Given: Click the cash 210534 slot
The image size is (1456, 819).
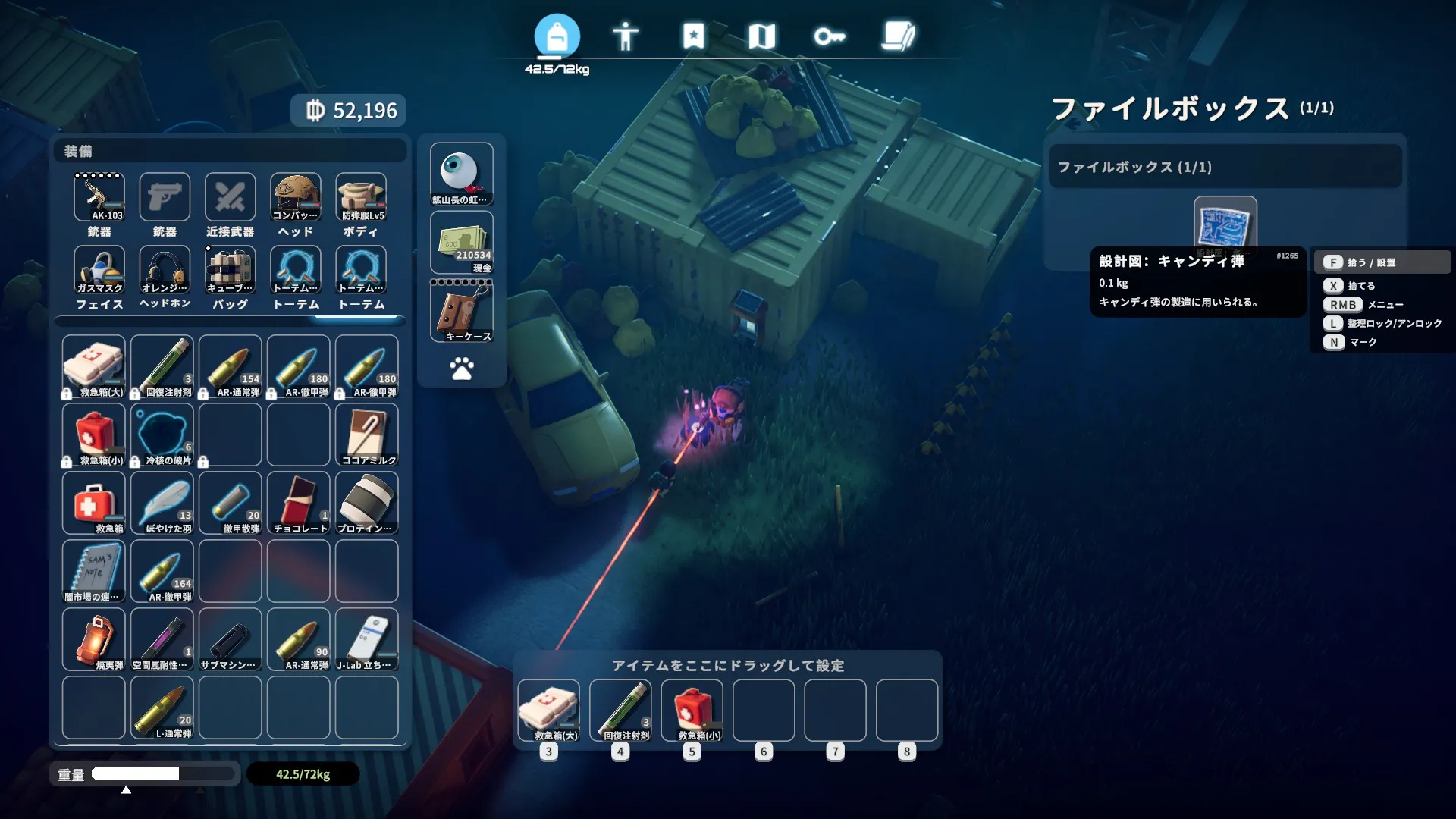Looking at the screenshot, I should (x=462, y=243).
